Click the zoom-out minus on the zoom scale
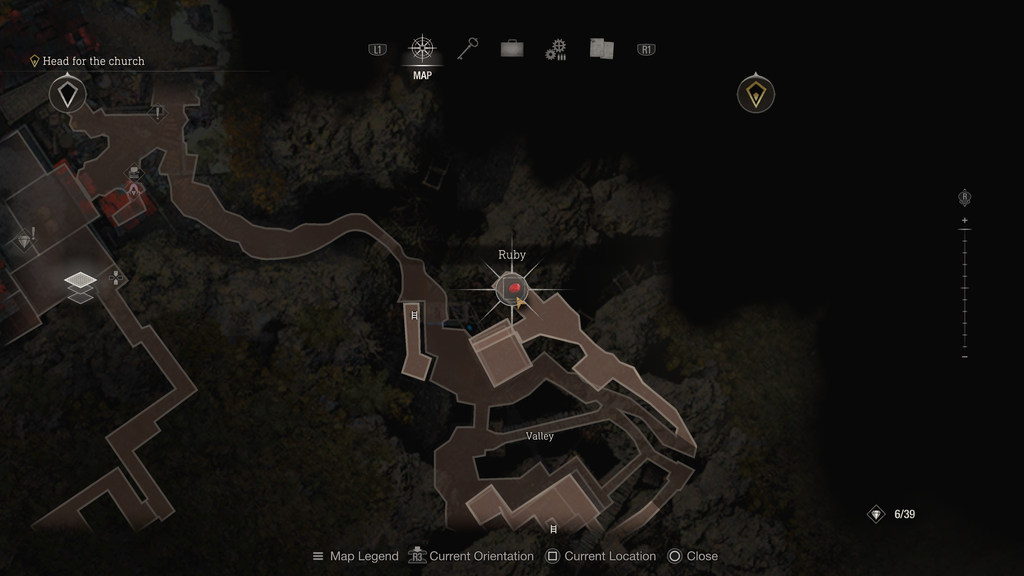 pos(964,357)
